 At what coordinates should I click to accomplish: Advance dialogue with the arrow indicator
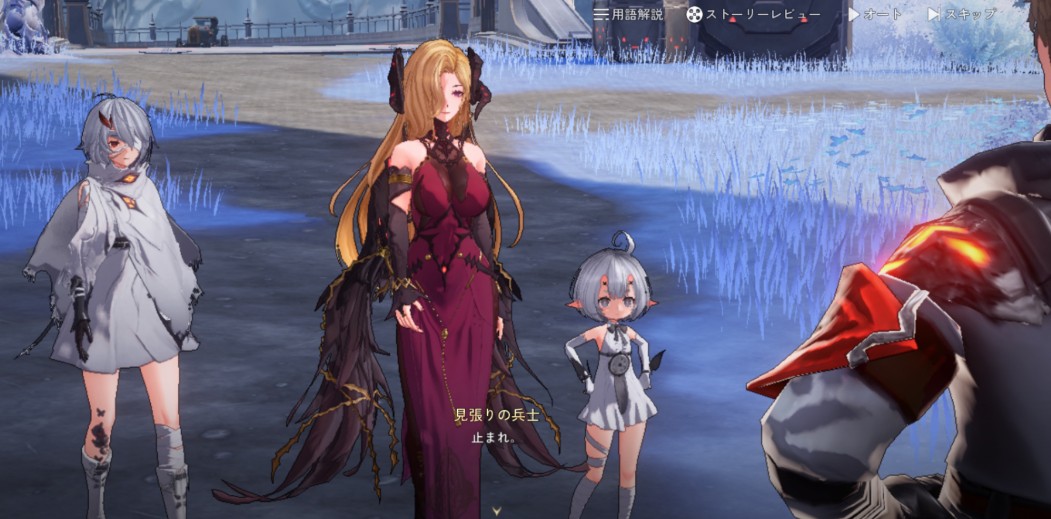497,509
